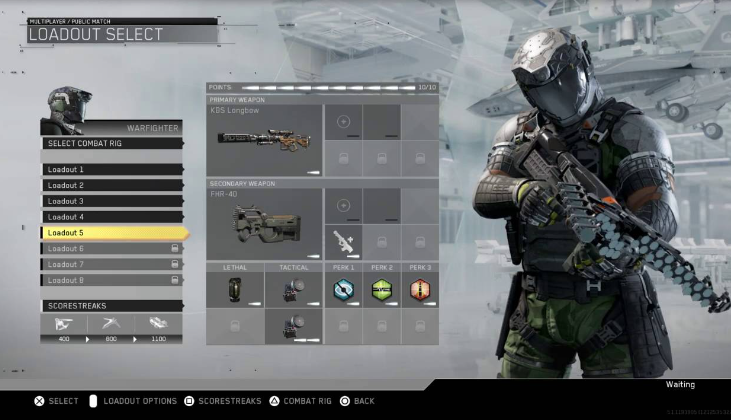Open the KBS Longbow primary weapon slot
Viewport: 731px width, 420px height.
click(x=264, y=141)
